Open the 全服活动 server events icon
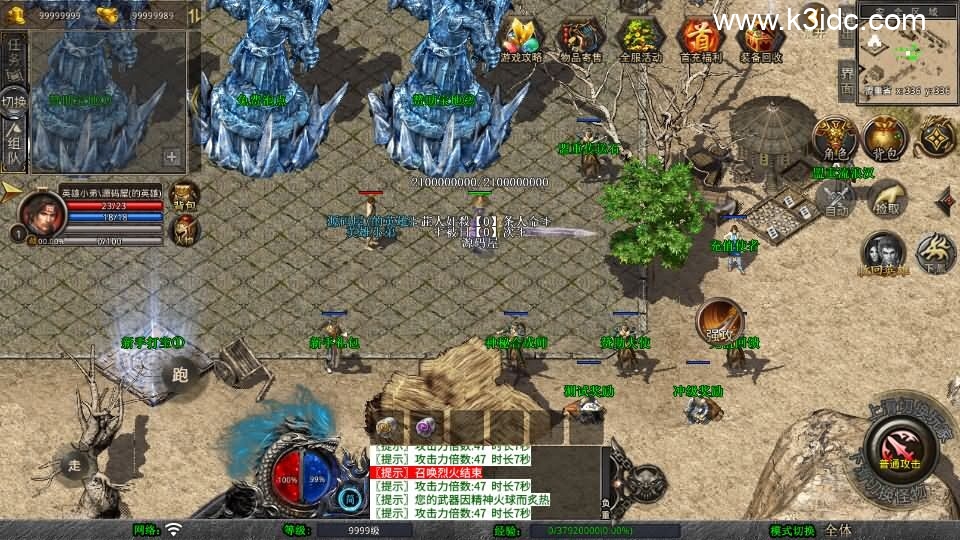Viewport: 960px width, 540px height. click(641, 40)
